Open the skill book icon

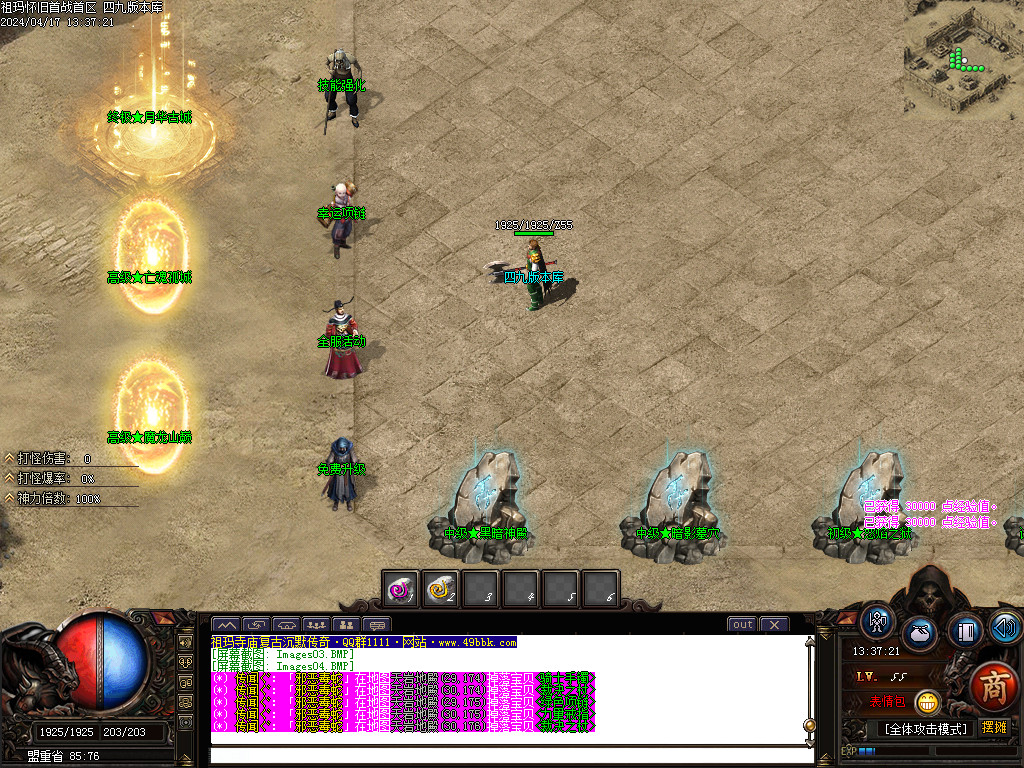click(x=965, y=630)
